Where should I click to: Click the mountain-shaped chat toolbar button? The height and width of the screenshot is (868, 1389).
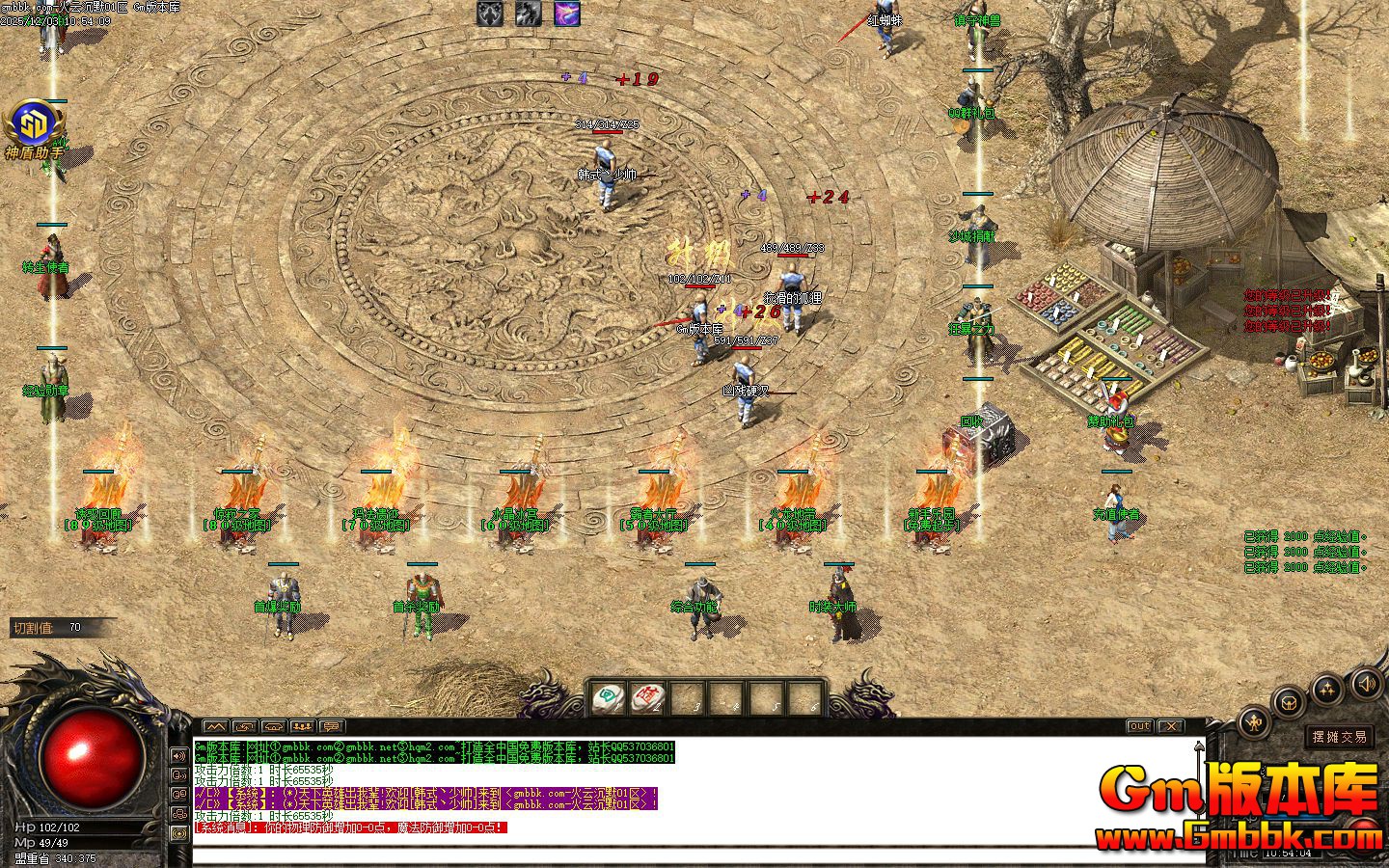pyautogui.click(x=214, y=726)
